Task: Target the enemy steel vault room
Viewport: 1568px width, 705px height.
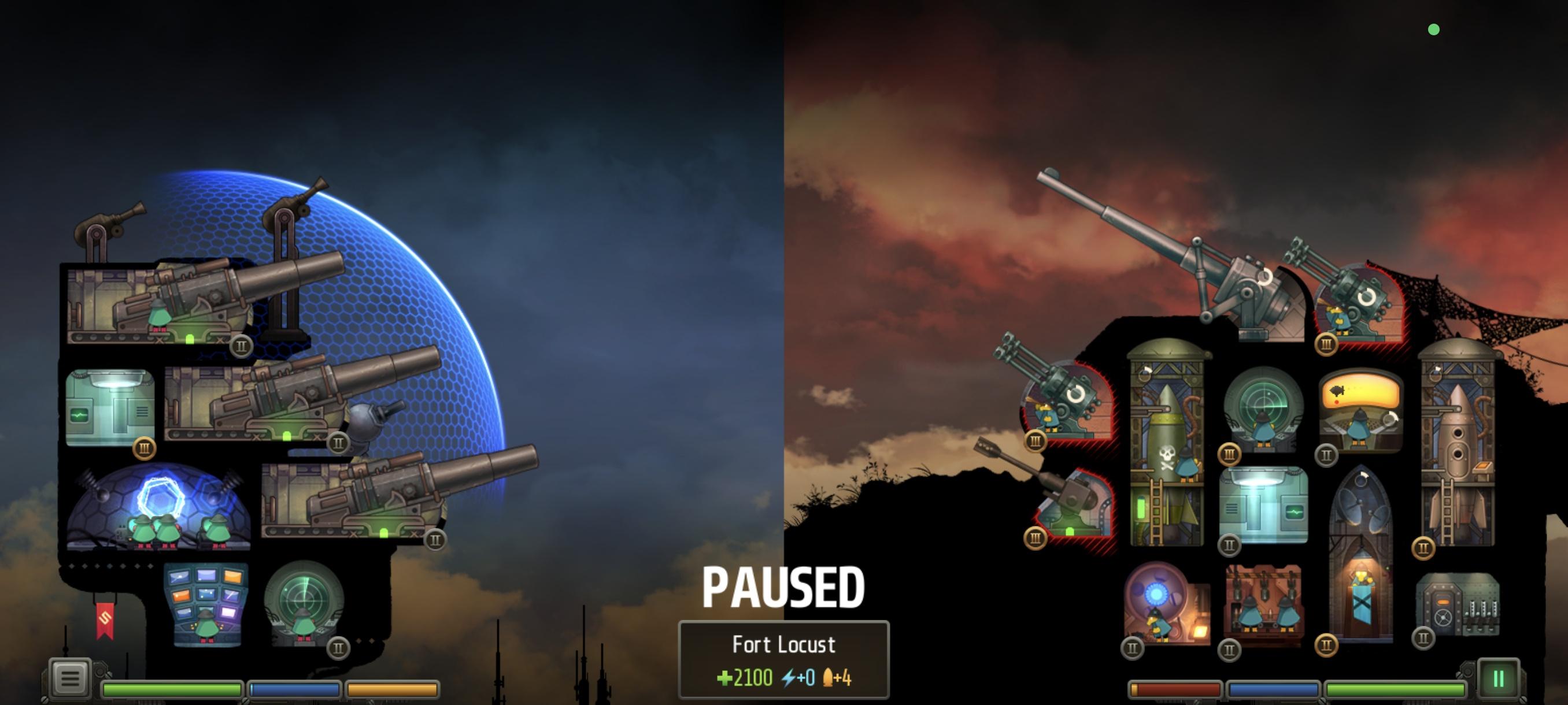Action: tap(1457, 605)
